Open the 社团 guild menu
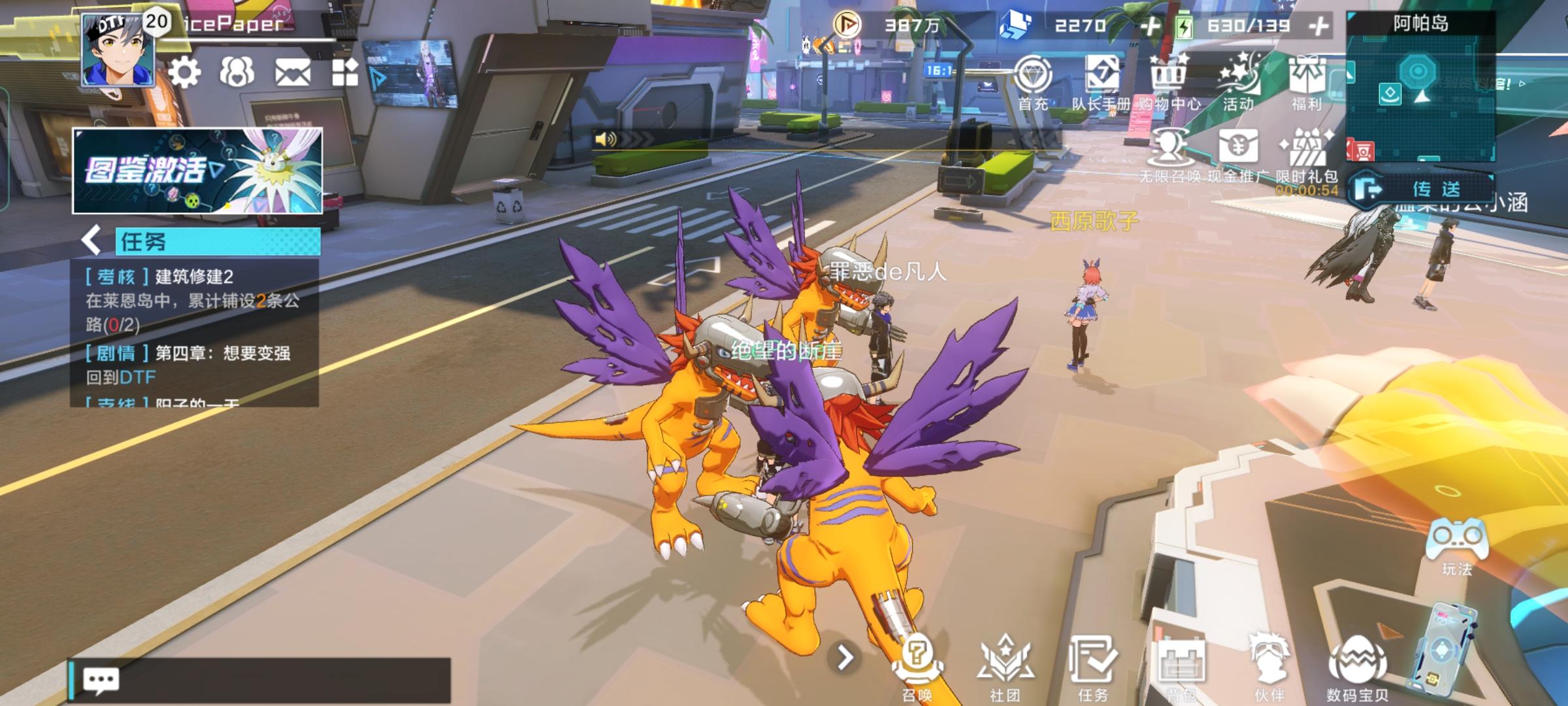1568x706 pixels. [x=1005, y=665]
